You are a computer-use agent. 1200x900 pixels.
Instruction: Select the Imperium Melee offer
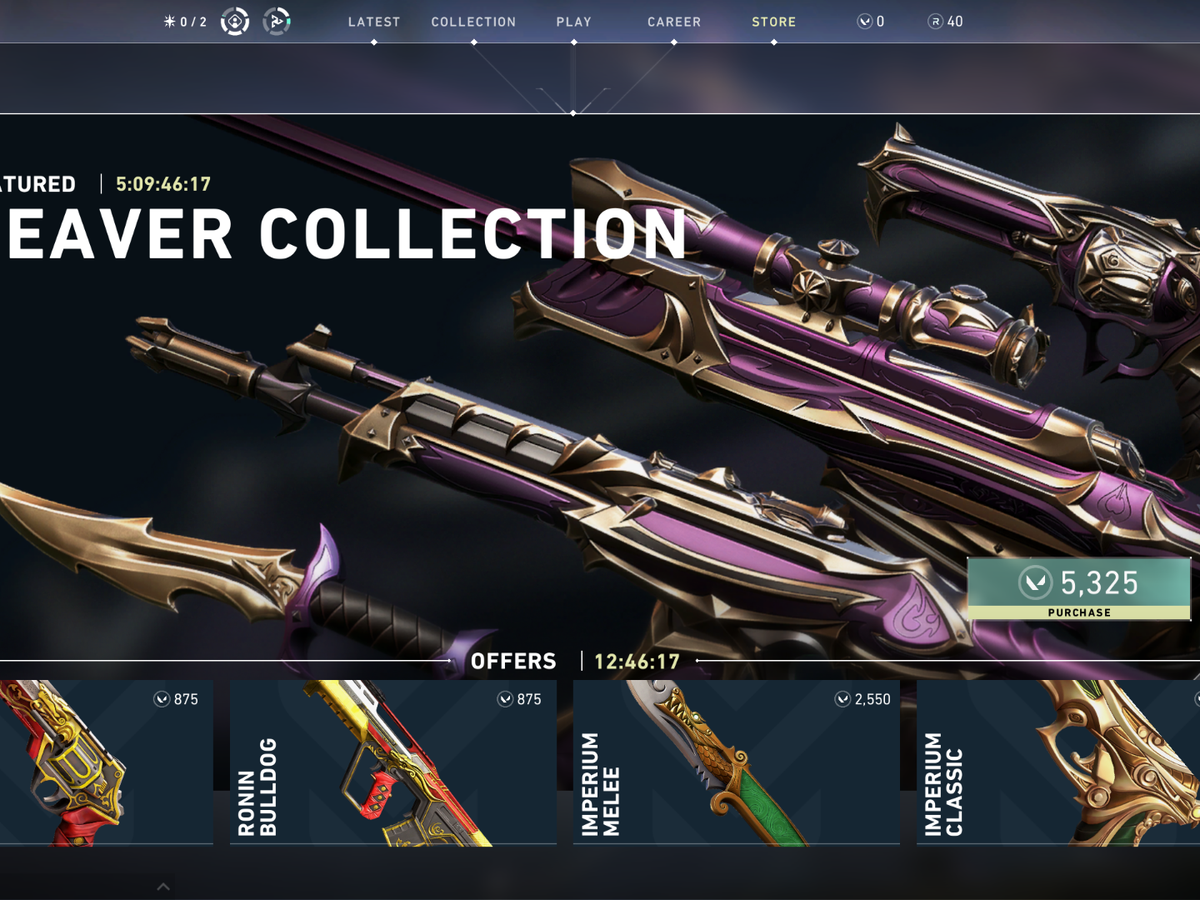[736, 763]
